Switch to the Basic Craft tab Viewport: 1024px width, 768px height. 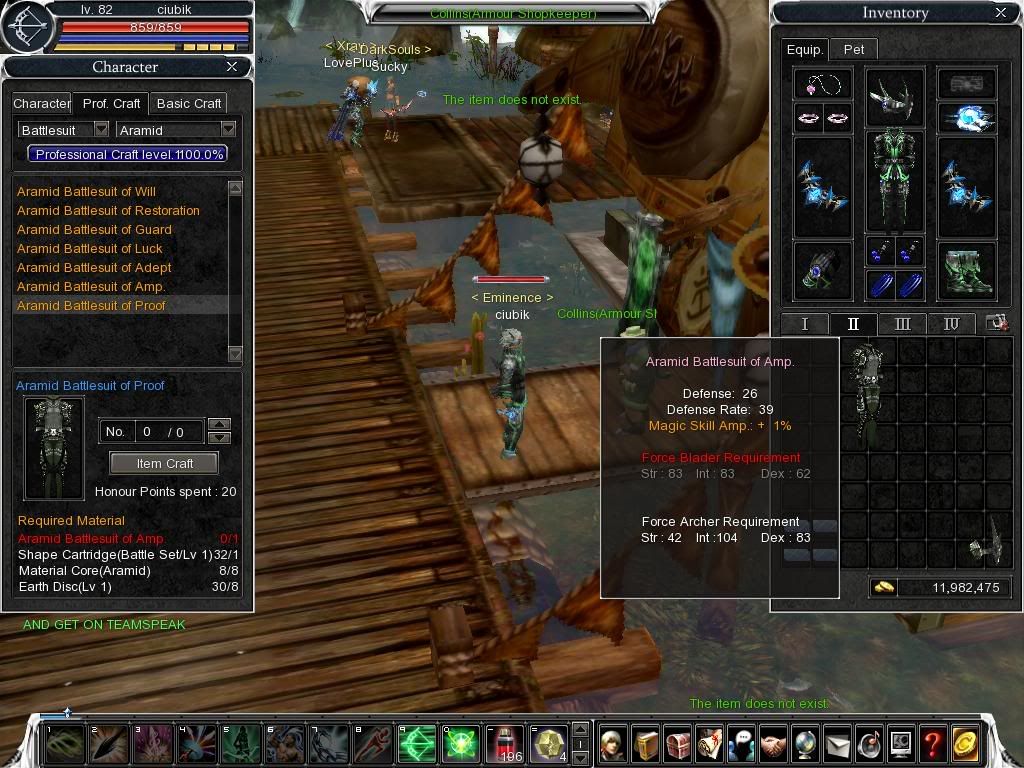coord(189,103)
